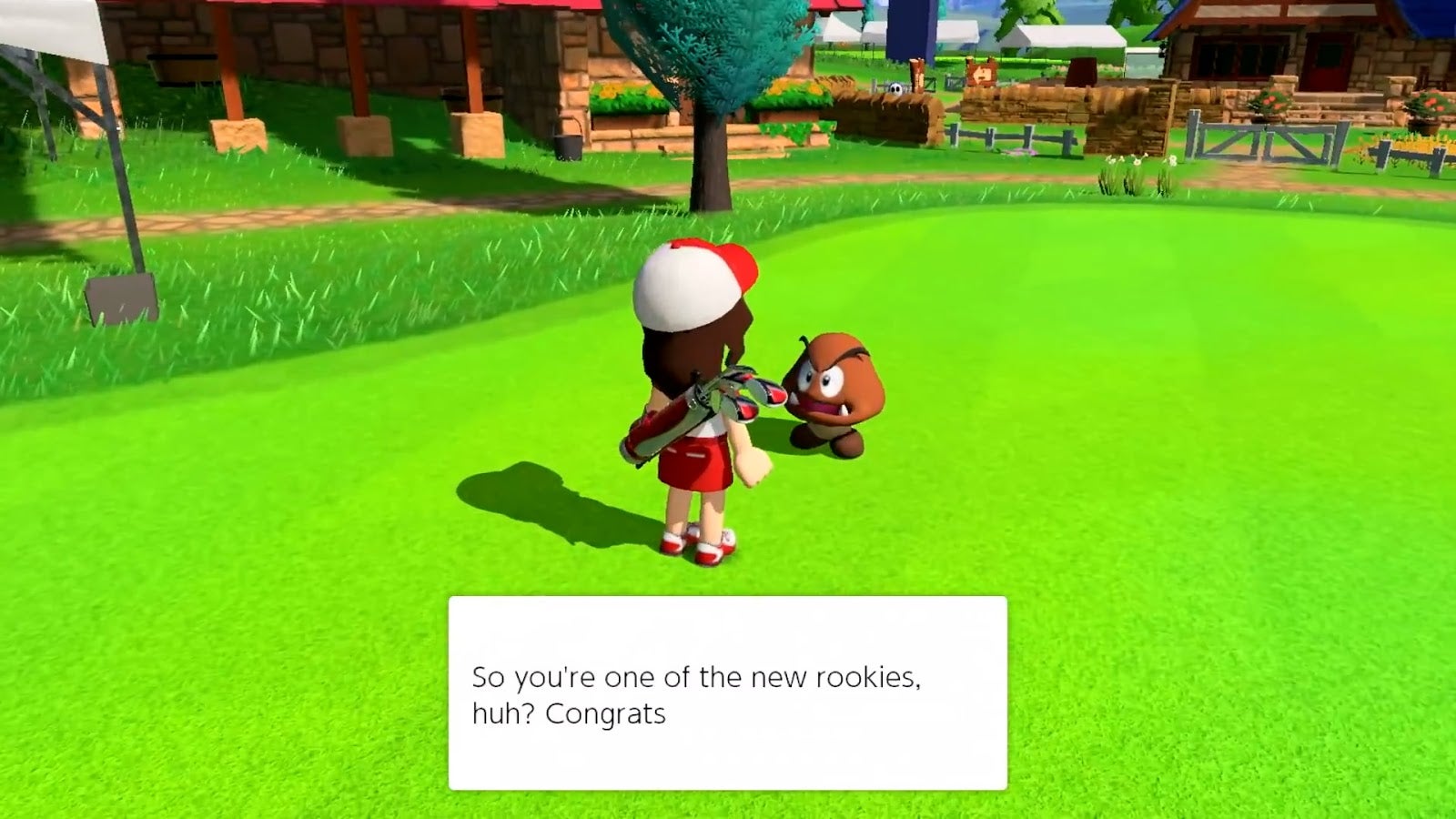
Task: Click the potted red flowers by the gate
Action: (1270, 102)
